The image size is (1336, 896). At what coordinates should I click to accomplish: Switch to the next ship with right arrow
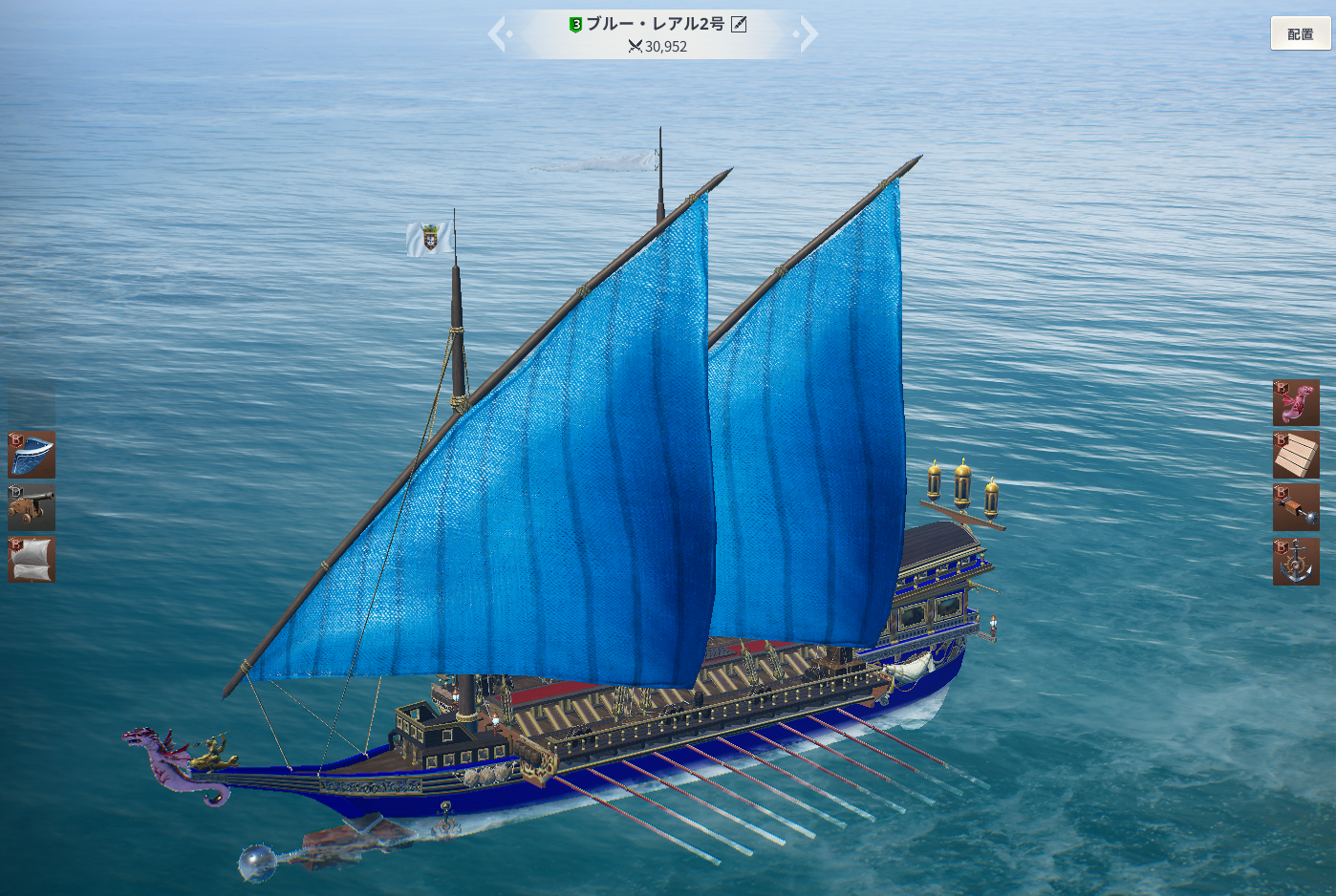(x=808, y=34)
